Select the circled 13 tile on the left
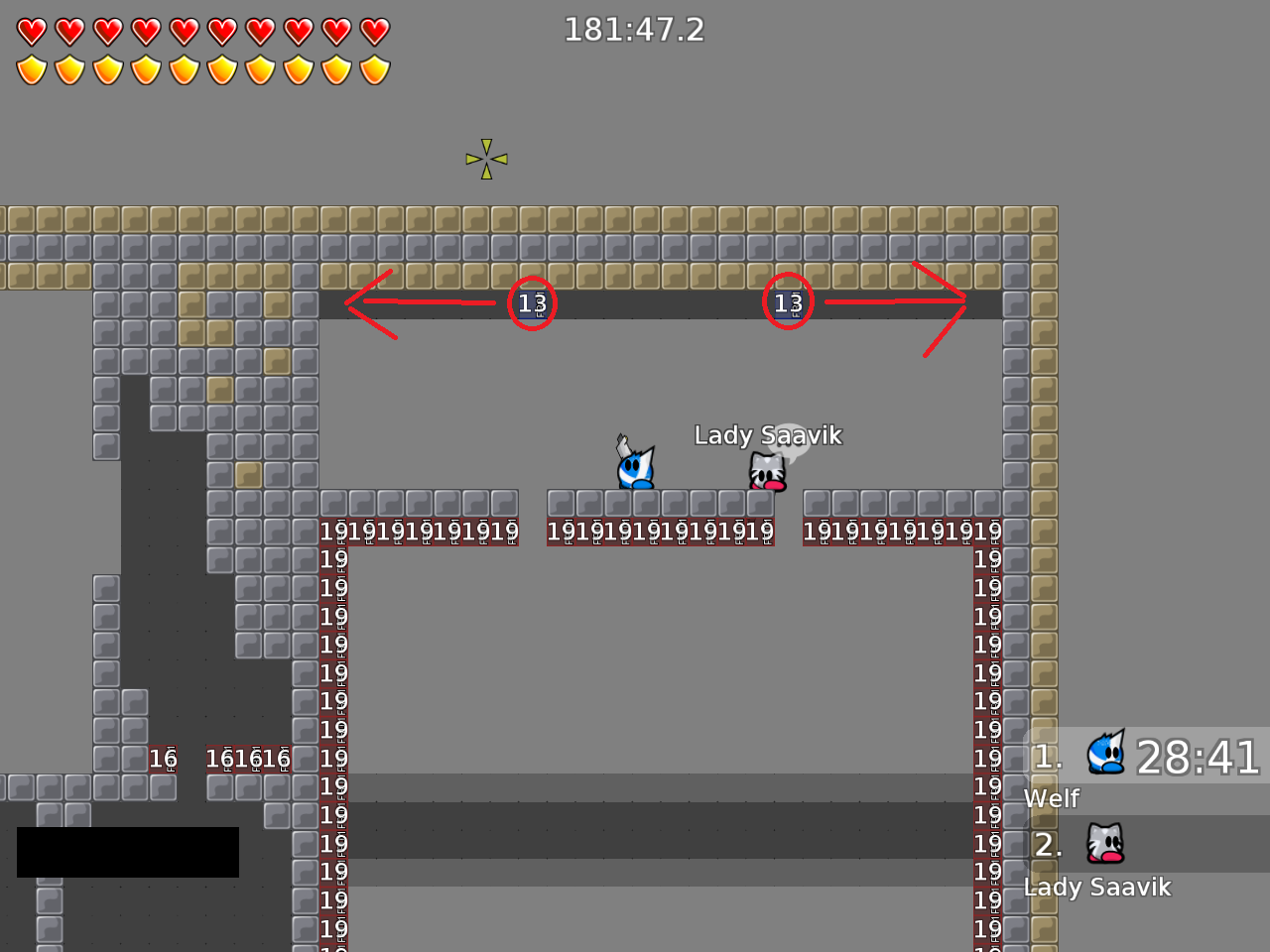The width and height of the screenshot is (1270, 952). tap(531, 302)
